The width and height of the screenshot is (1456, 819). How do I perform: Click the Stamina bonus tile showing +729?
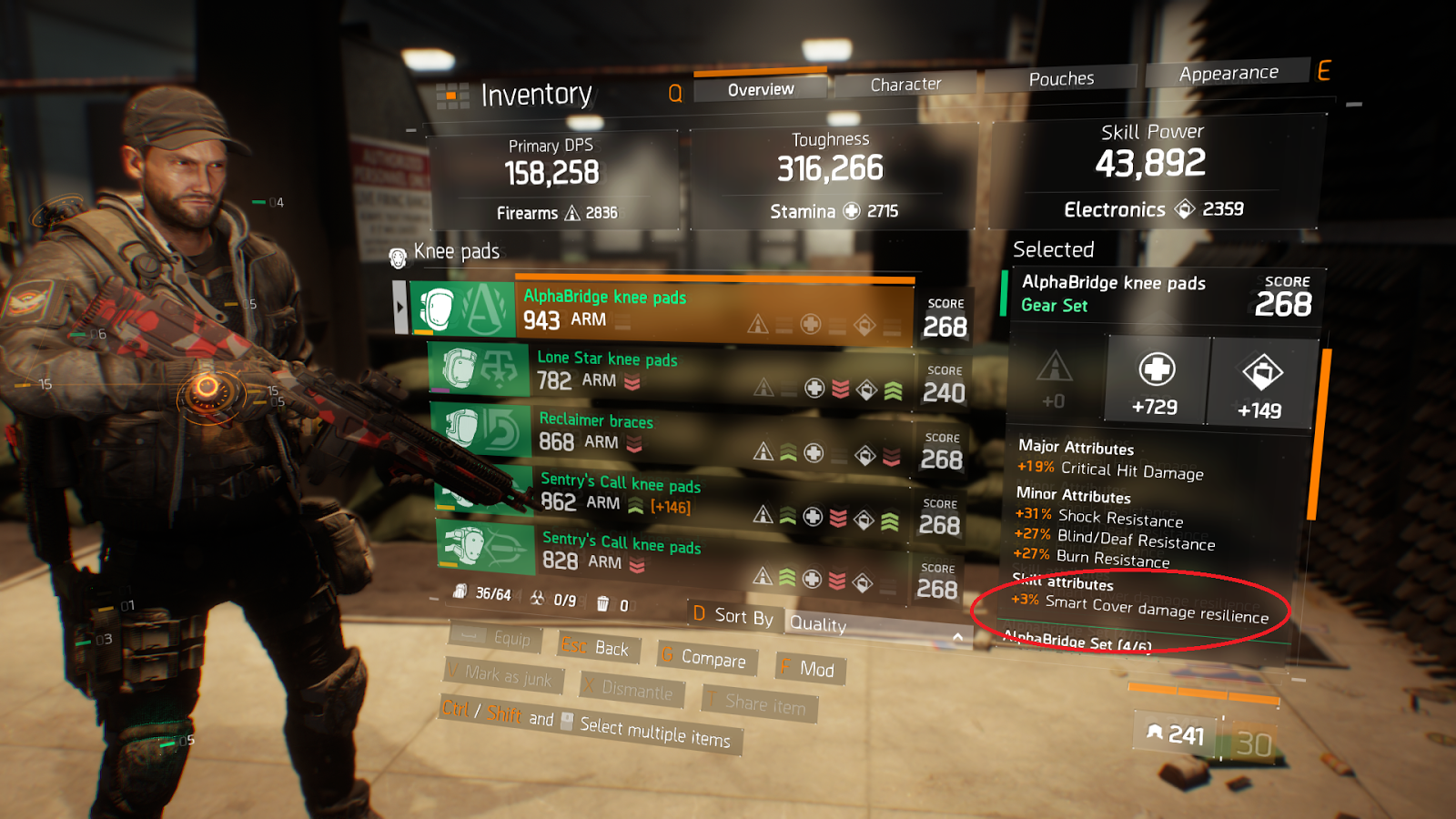pyautogui.click(x=1156, y=382)
